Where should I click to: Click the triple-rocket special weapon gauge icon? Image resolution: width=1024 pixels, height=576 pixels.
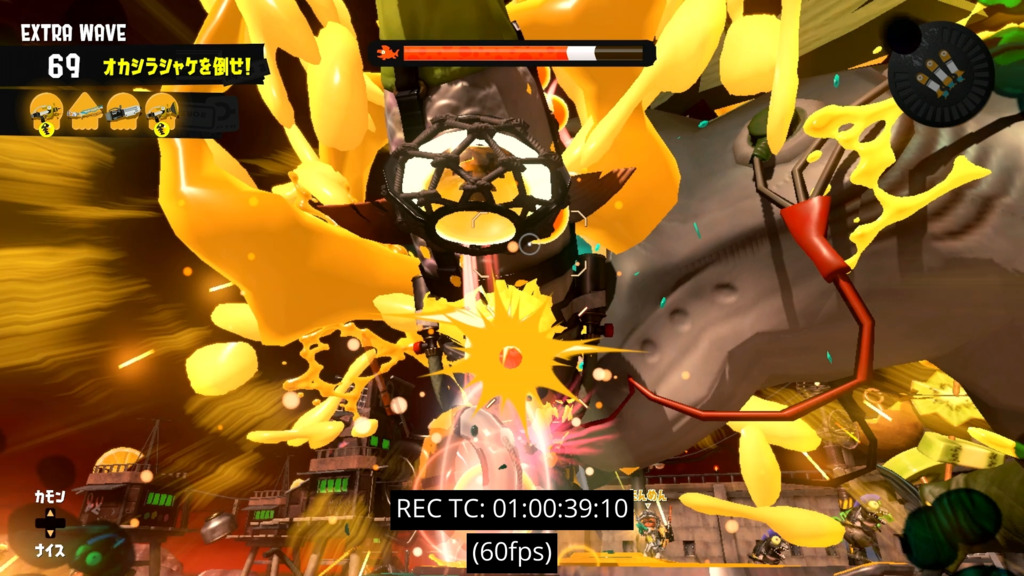[x=941, y=74]
